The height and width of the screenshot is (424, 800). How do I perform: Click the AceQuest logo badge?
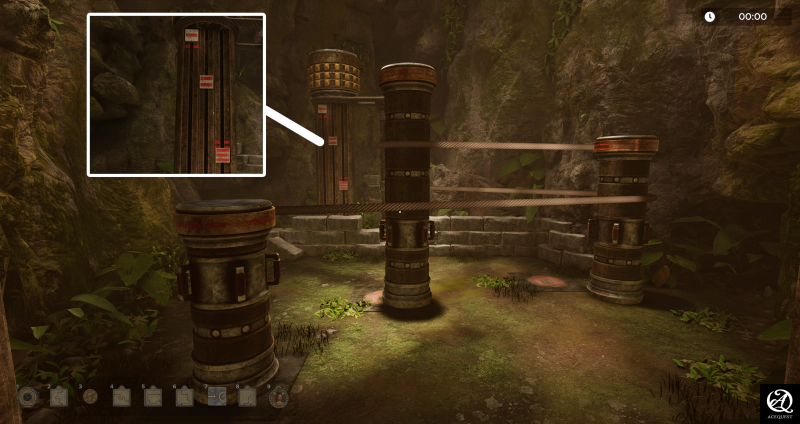(x=779, y=404)
